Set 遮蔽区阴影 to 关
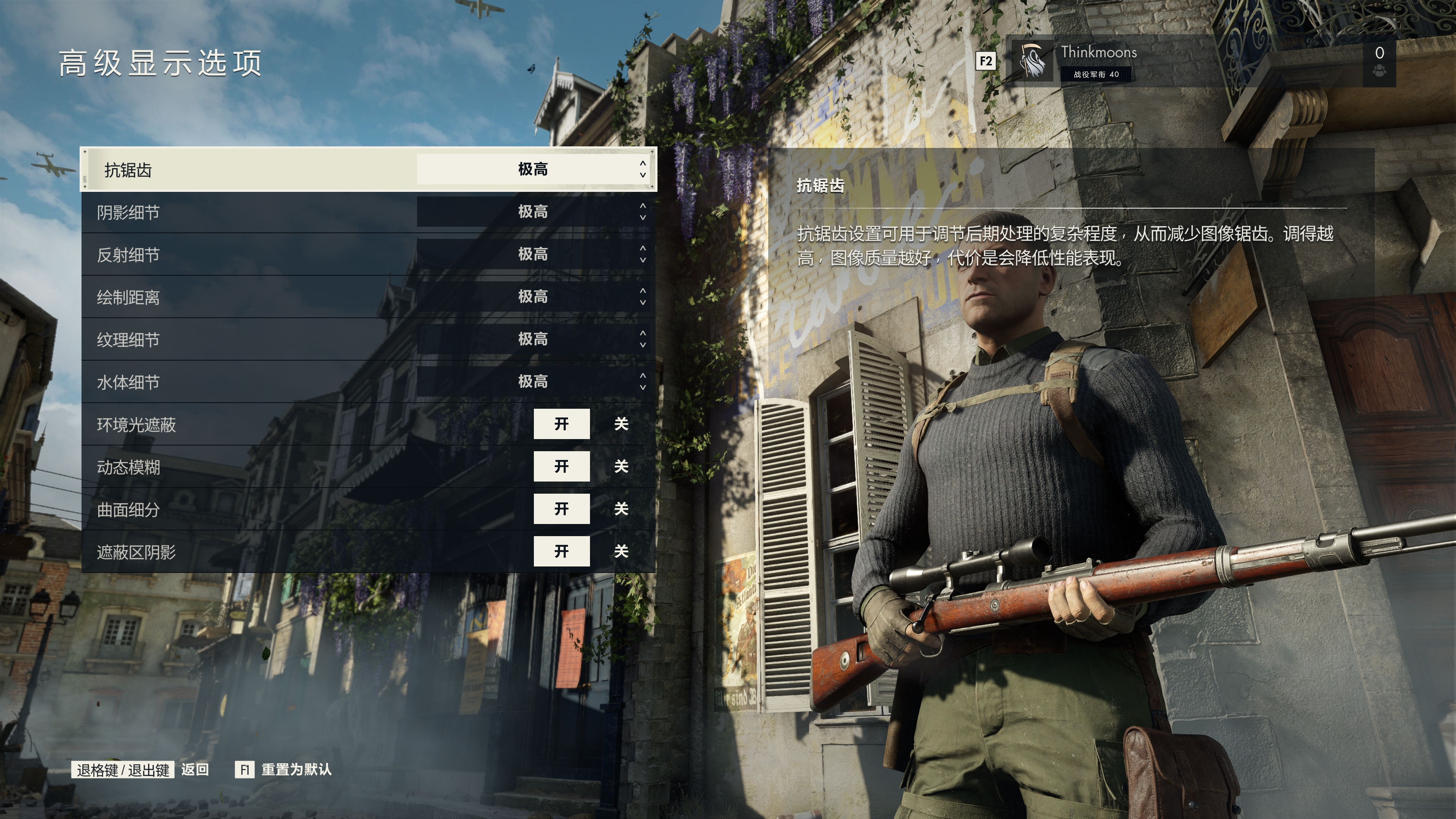 tap(621, 551)
